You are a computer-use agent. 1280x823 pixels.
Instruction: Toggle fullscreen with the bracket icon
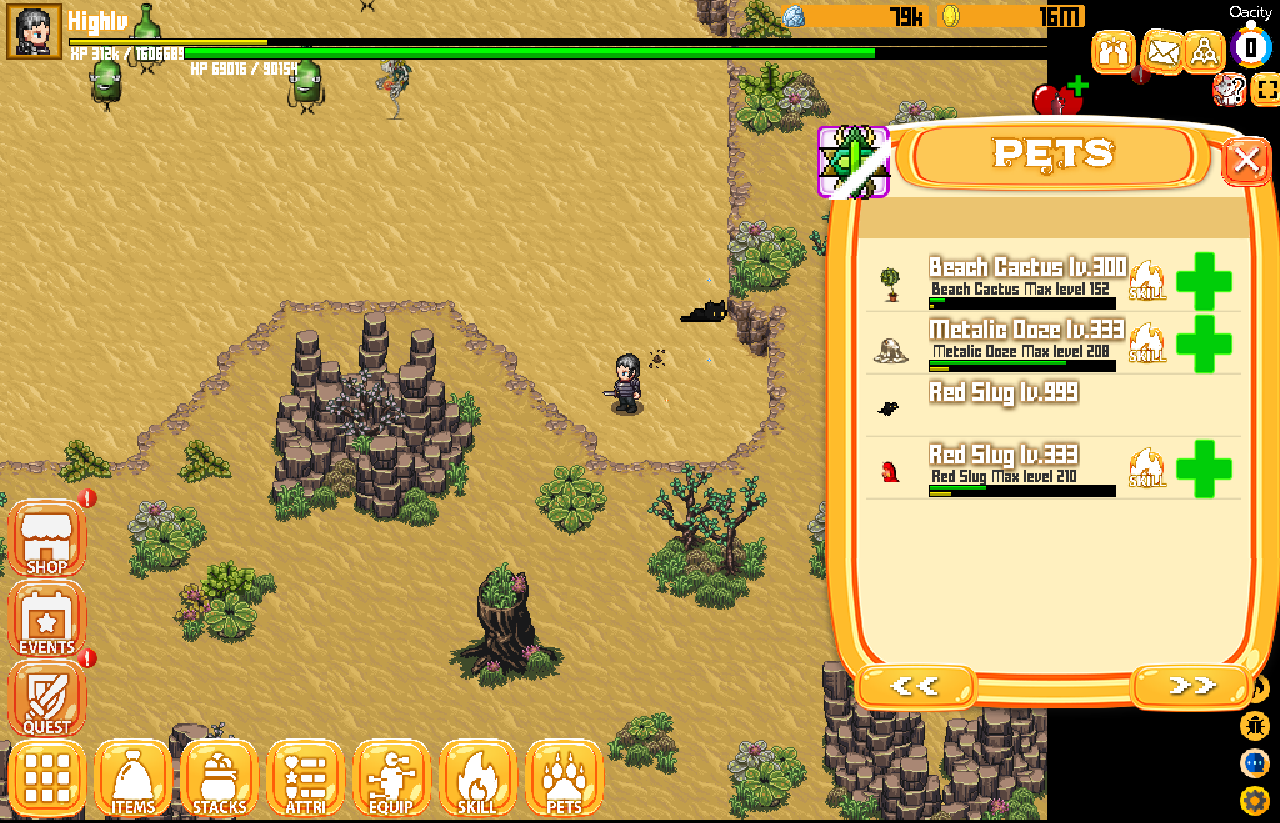pyautogui.click(x=1266, y=90)
